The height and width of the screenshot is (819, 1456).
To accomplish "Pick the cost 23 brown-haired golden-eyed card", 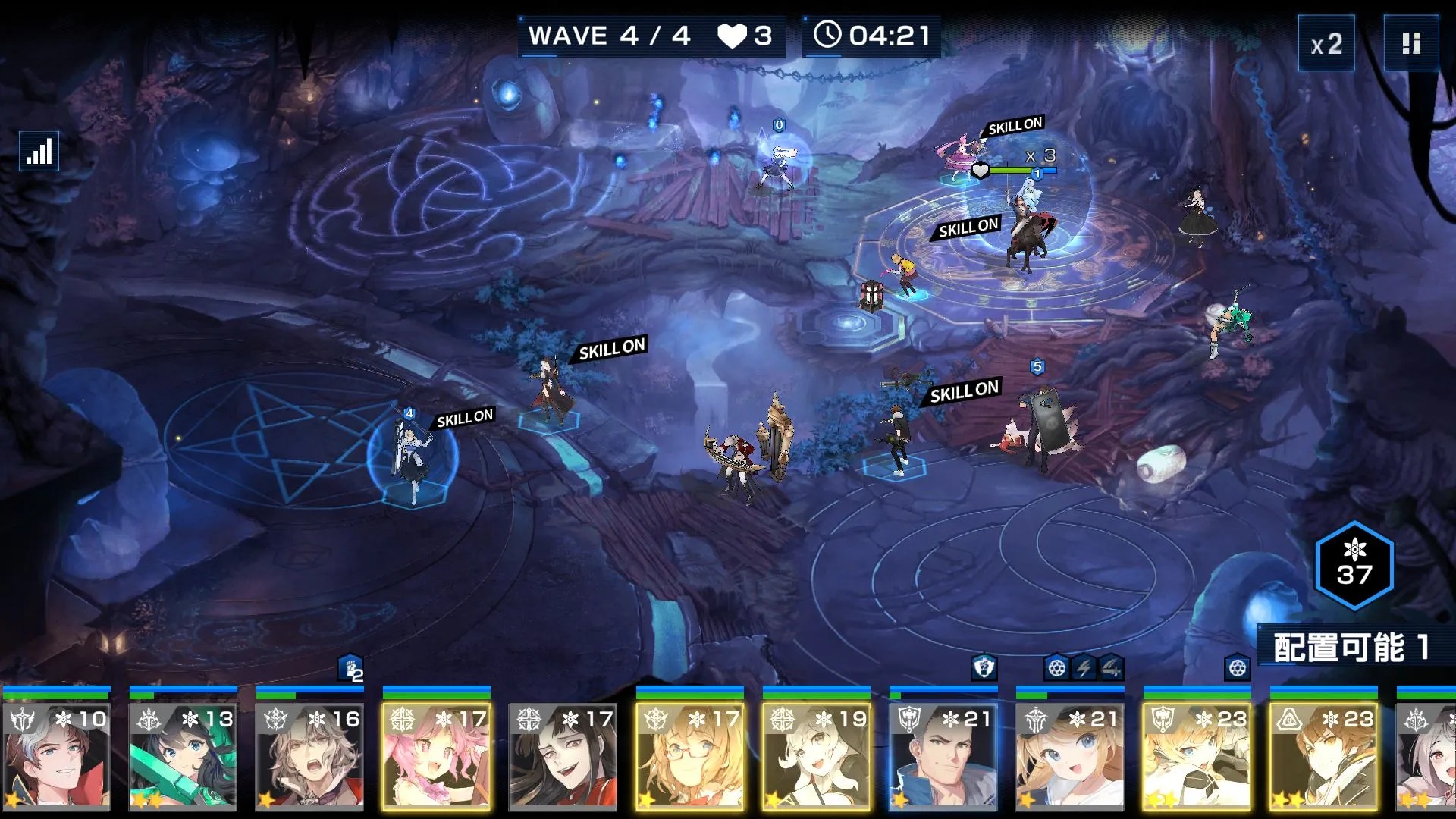I will click(x=1324, y=755).
